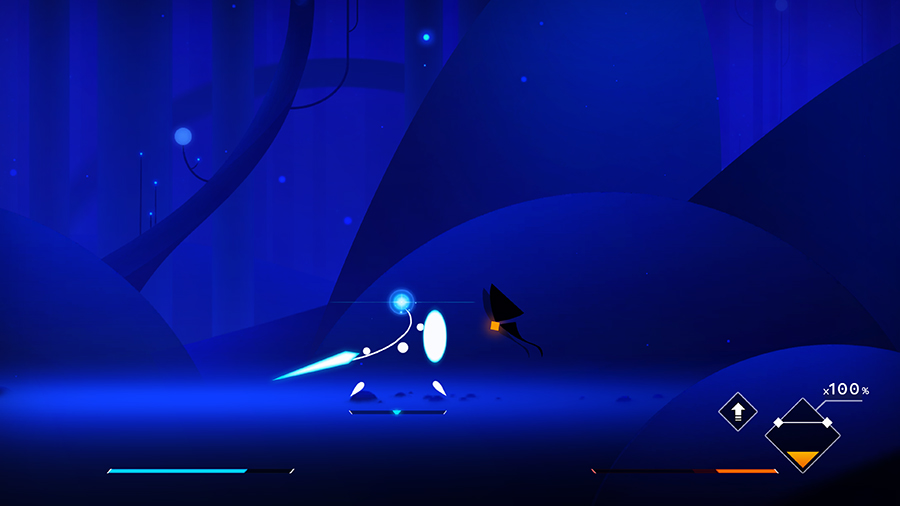Select the large diamond gauge with orange triangle
This screenshot has height=506, width=900.
click(x=802, y=435)
